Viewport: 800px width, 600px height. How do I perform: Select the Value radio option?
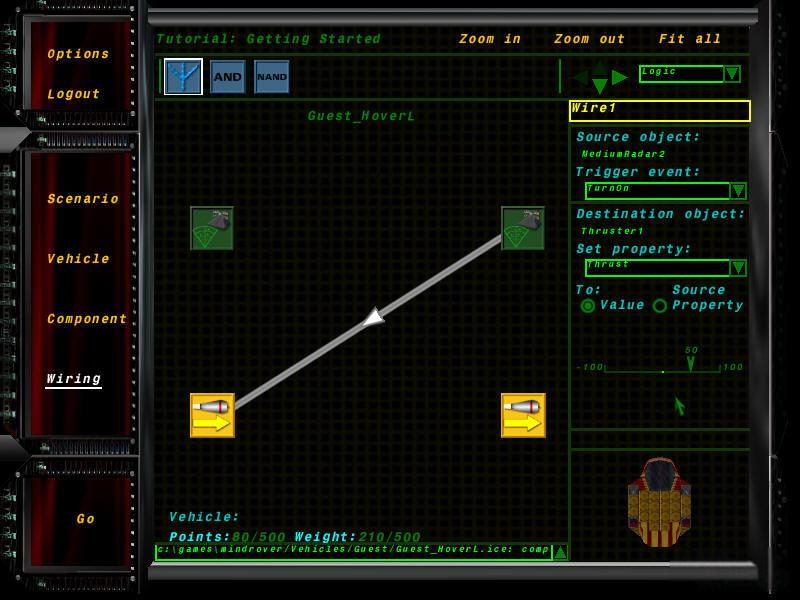pos(588,306)
